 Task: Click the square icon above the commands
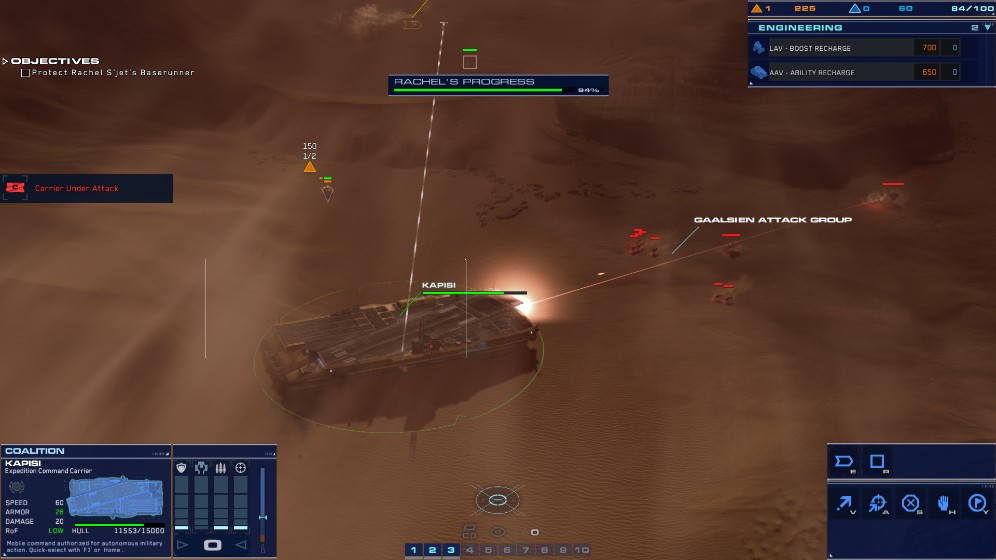point(877,462)
